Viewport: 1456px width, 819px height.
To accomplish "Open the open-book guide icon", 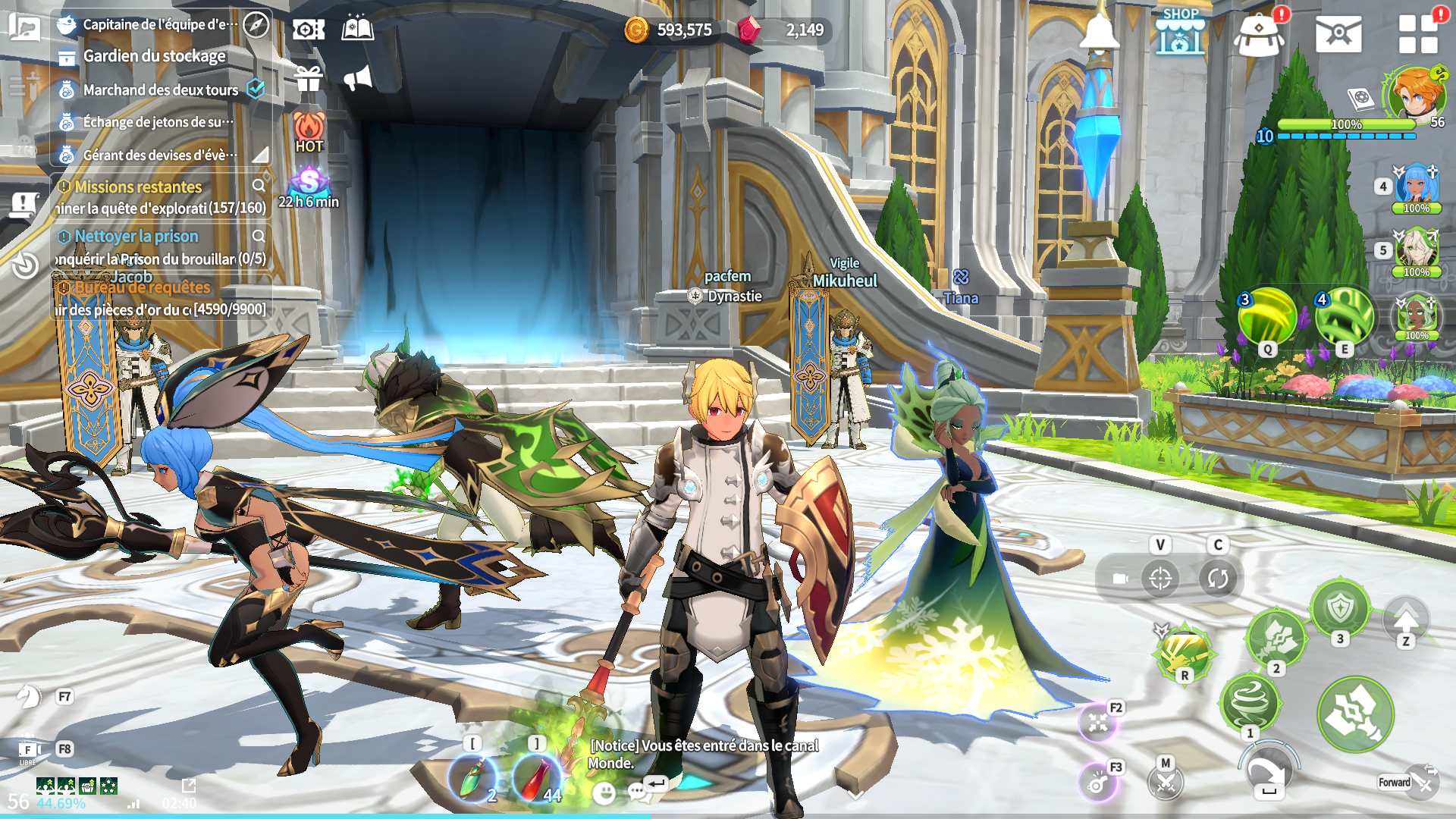I will pos(358,30).
